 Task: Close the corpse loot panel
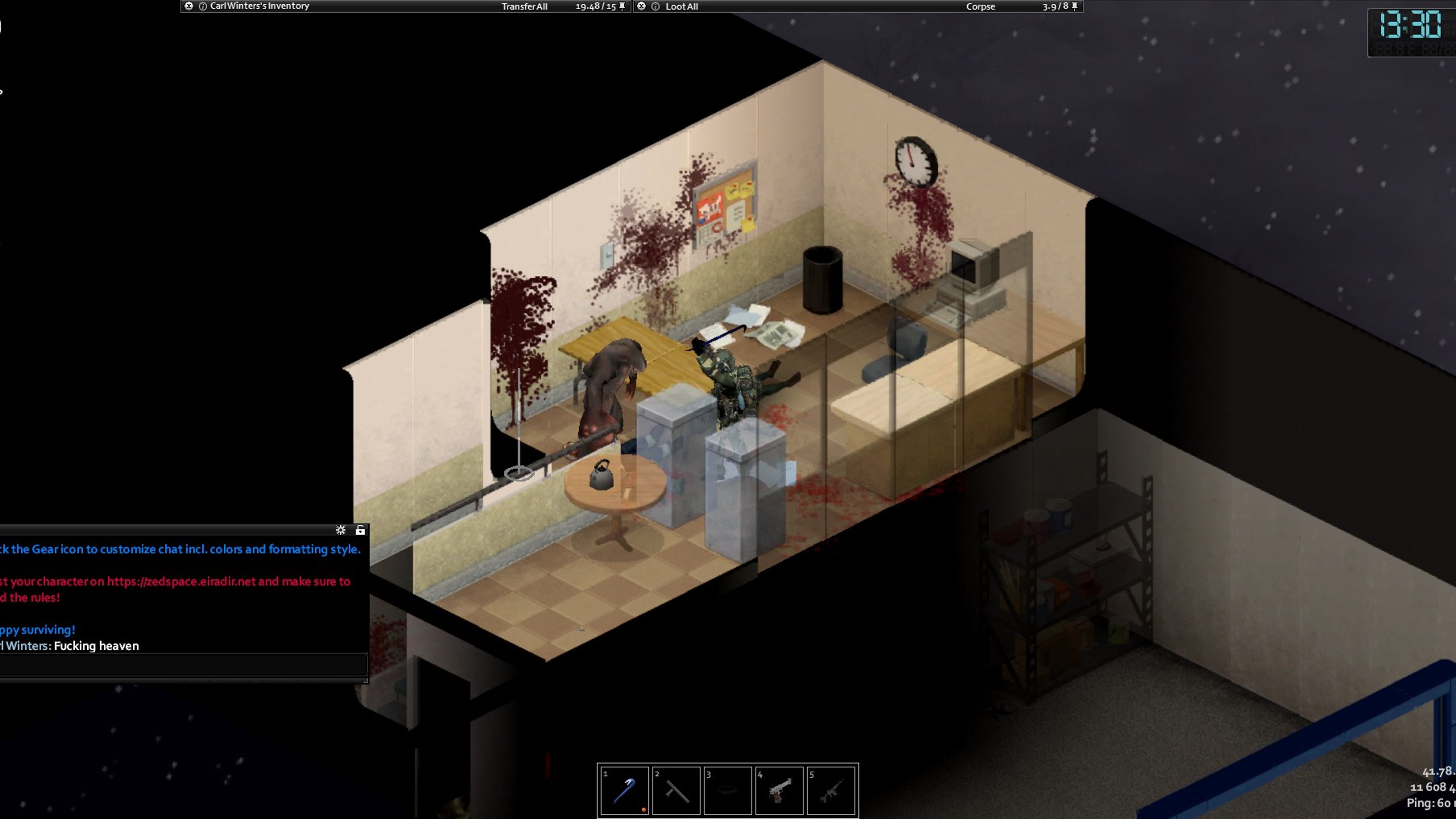(642, 6)
